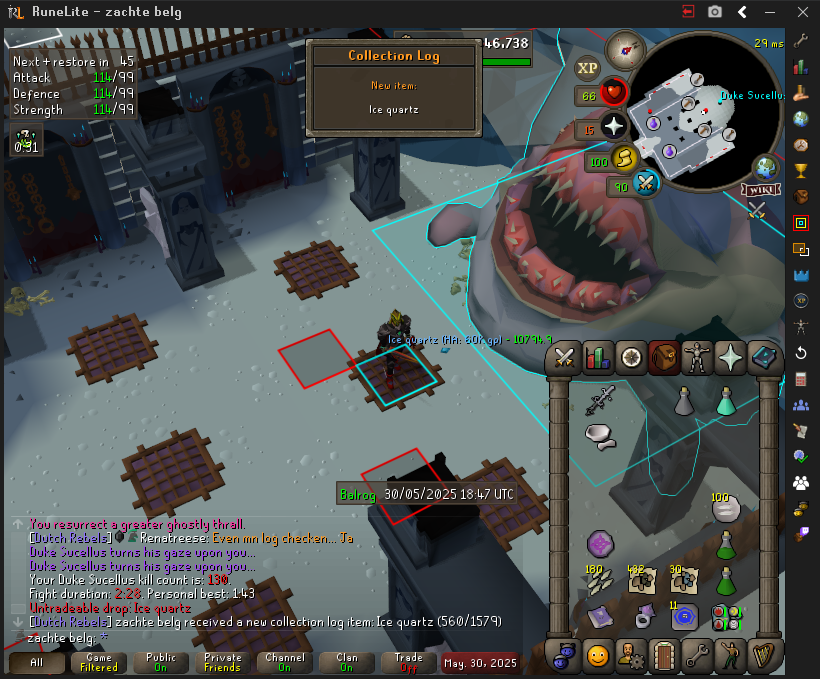Click the compass to face north

pos(628,46)
